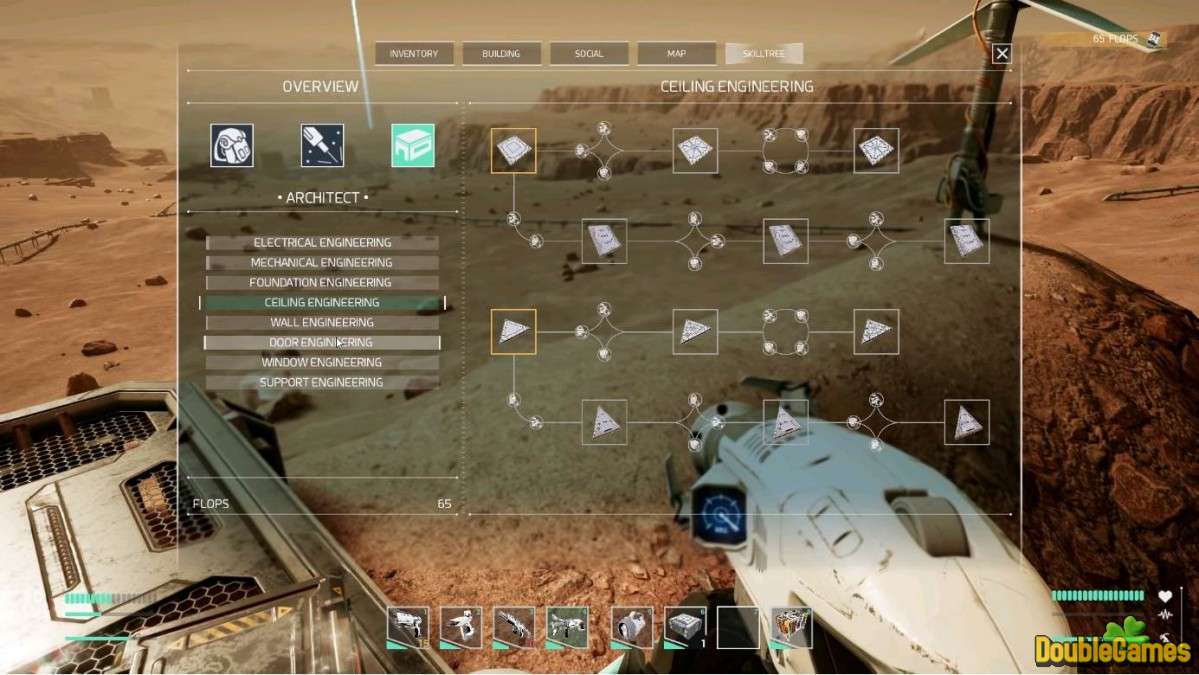Open the Building tab
The image size is (1199, 675).
[501, 54]
